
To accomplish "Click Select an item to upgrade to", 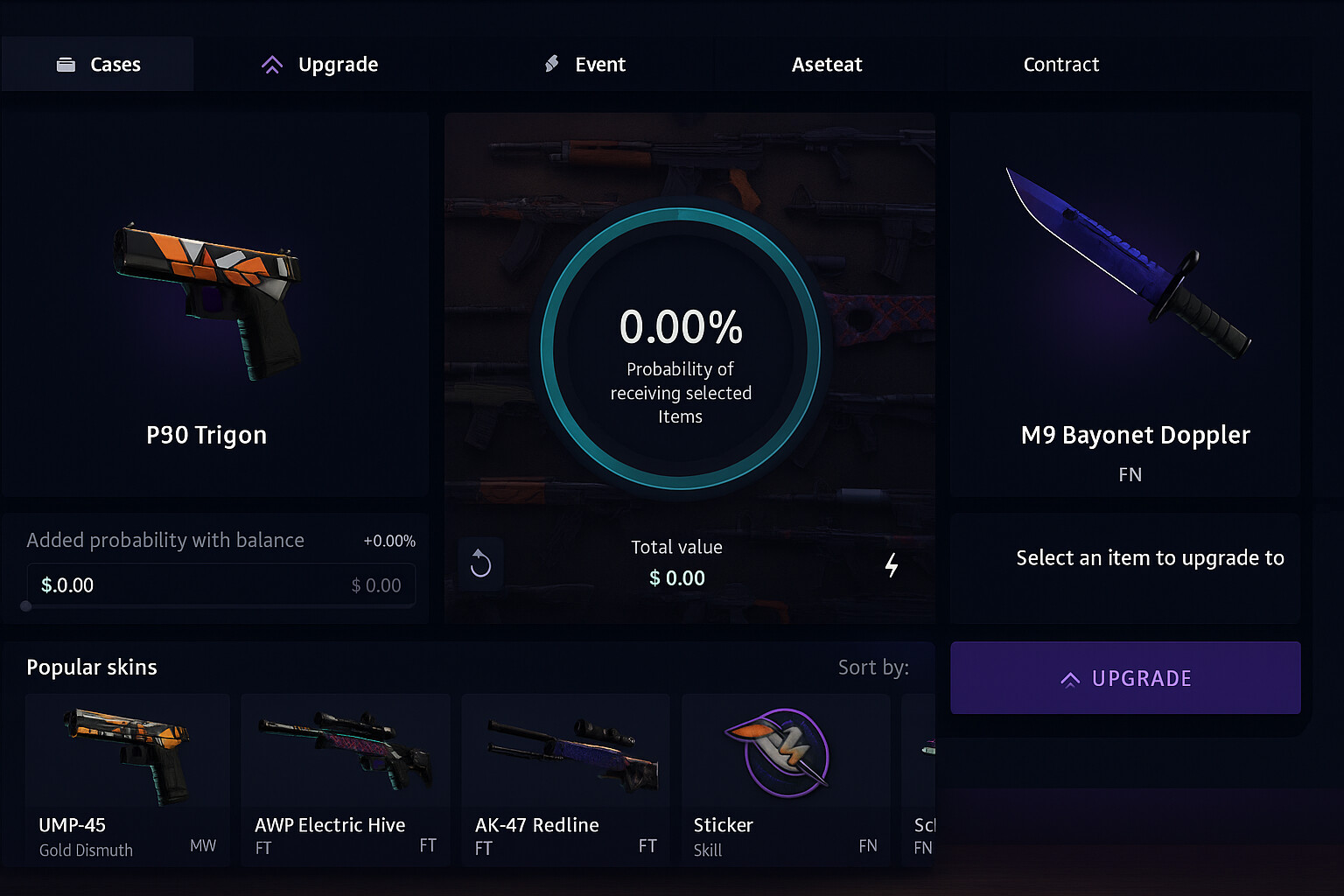I will pos(1149,558).
